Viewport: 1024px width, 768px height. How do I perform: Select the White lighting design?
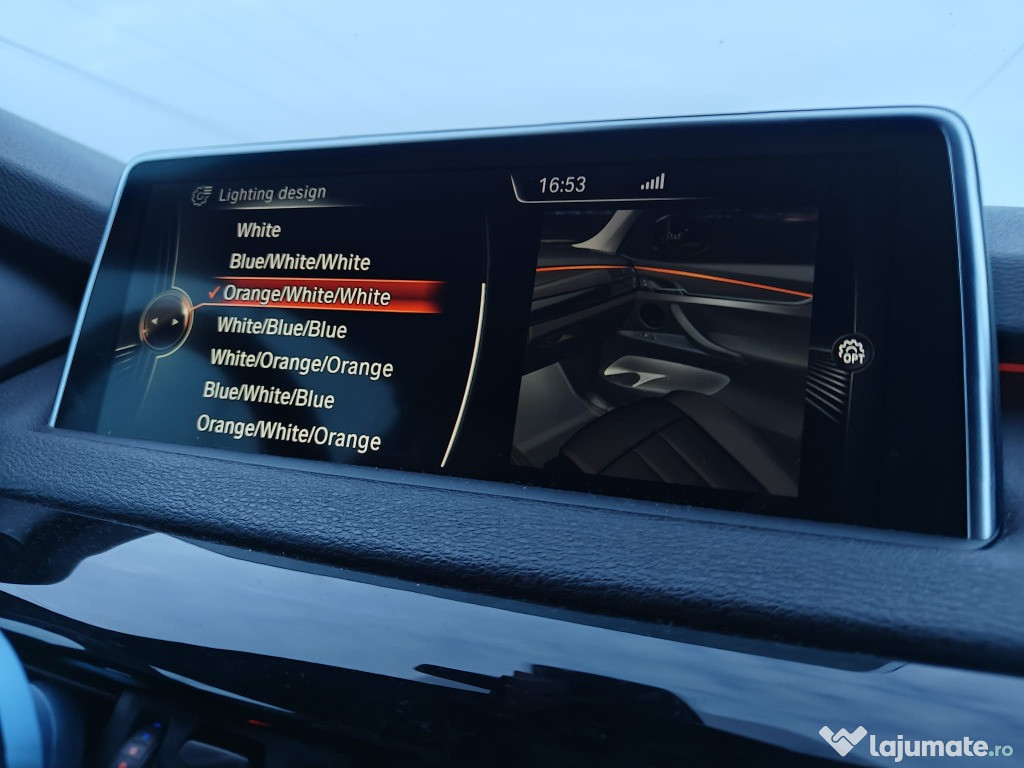pos(258,230)
